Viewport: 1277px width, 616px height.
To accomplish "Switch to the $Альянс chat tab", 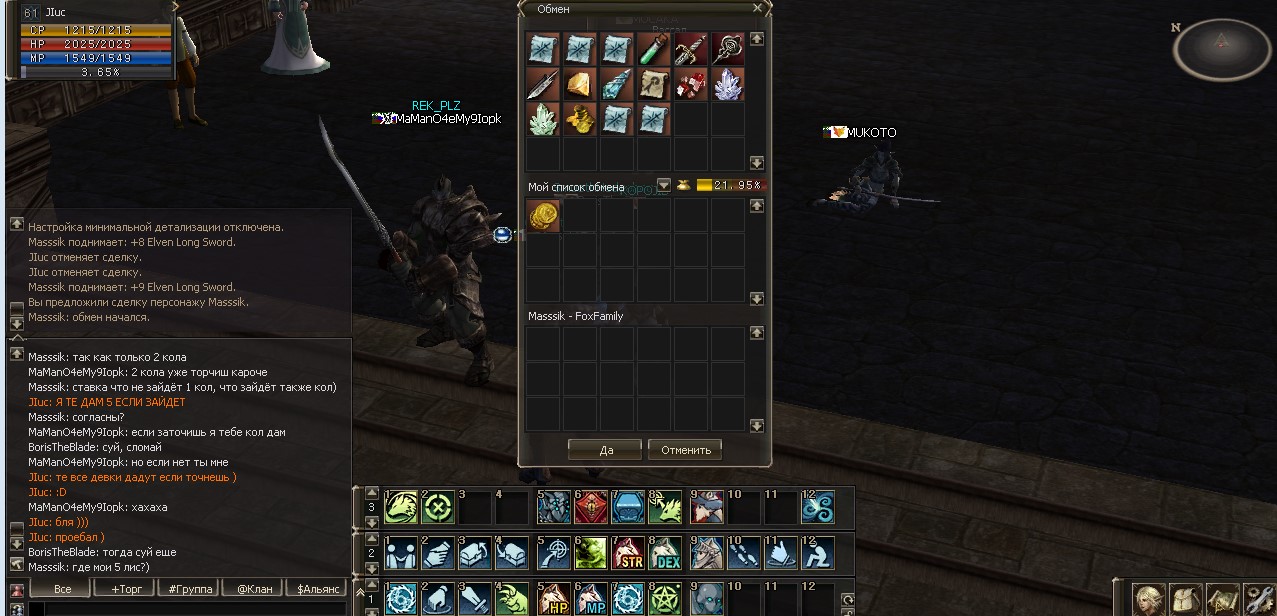I will point(319,589).
